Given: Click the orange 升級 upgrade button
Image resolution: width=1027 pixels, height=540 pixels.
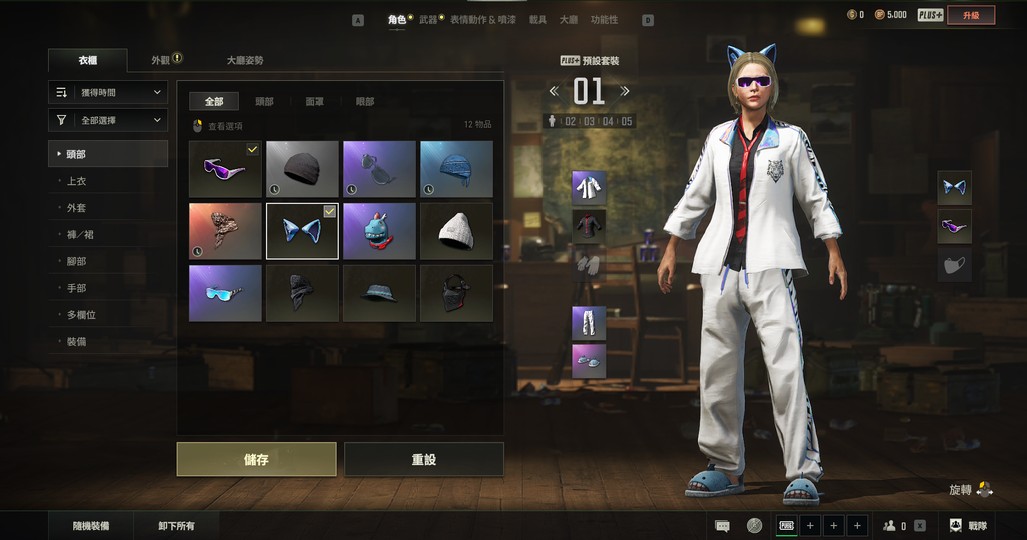Looking at the screenshot, I should pos(971,15).
